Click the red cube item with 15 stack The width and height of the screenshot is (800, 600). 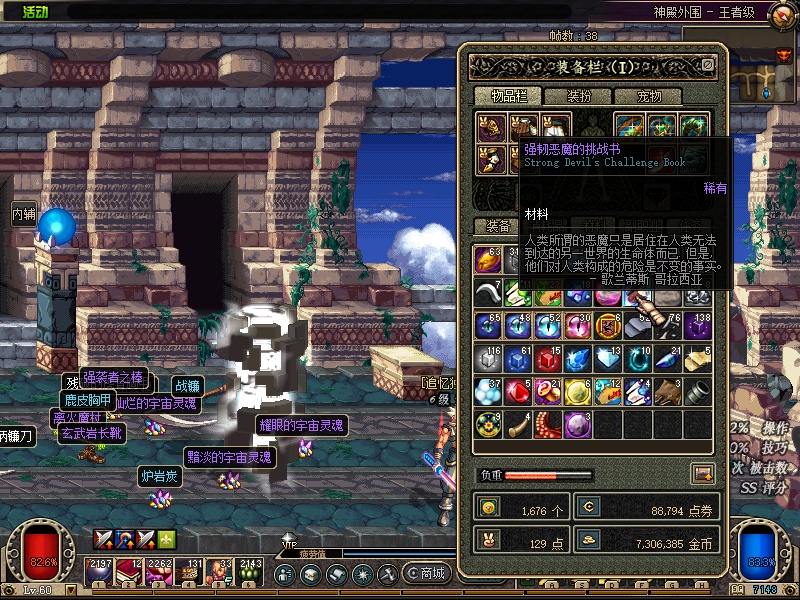click(x=549, y=359)
